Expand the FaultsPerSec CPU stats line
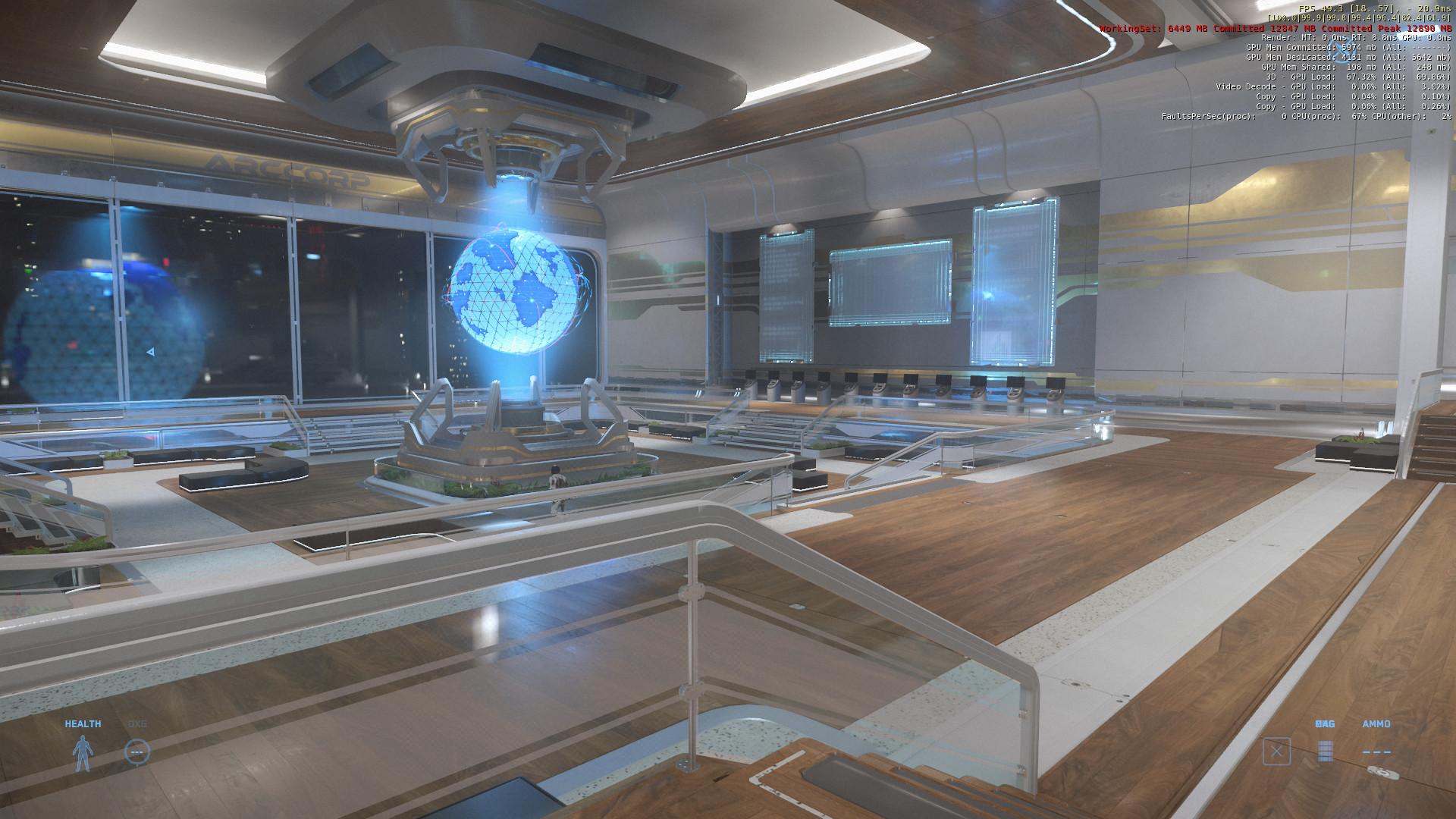This screenshot has width=1456, height=819. pos(1304,117)
